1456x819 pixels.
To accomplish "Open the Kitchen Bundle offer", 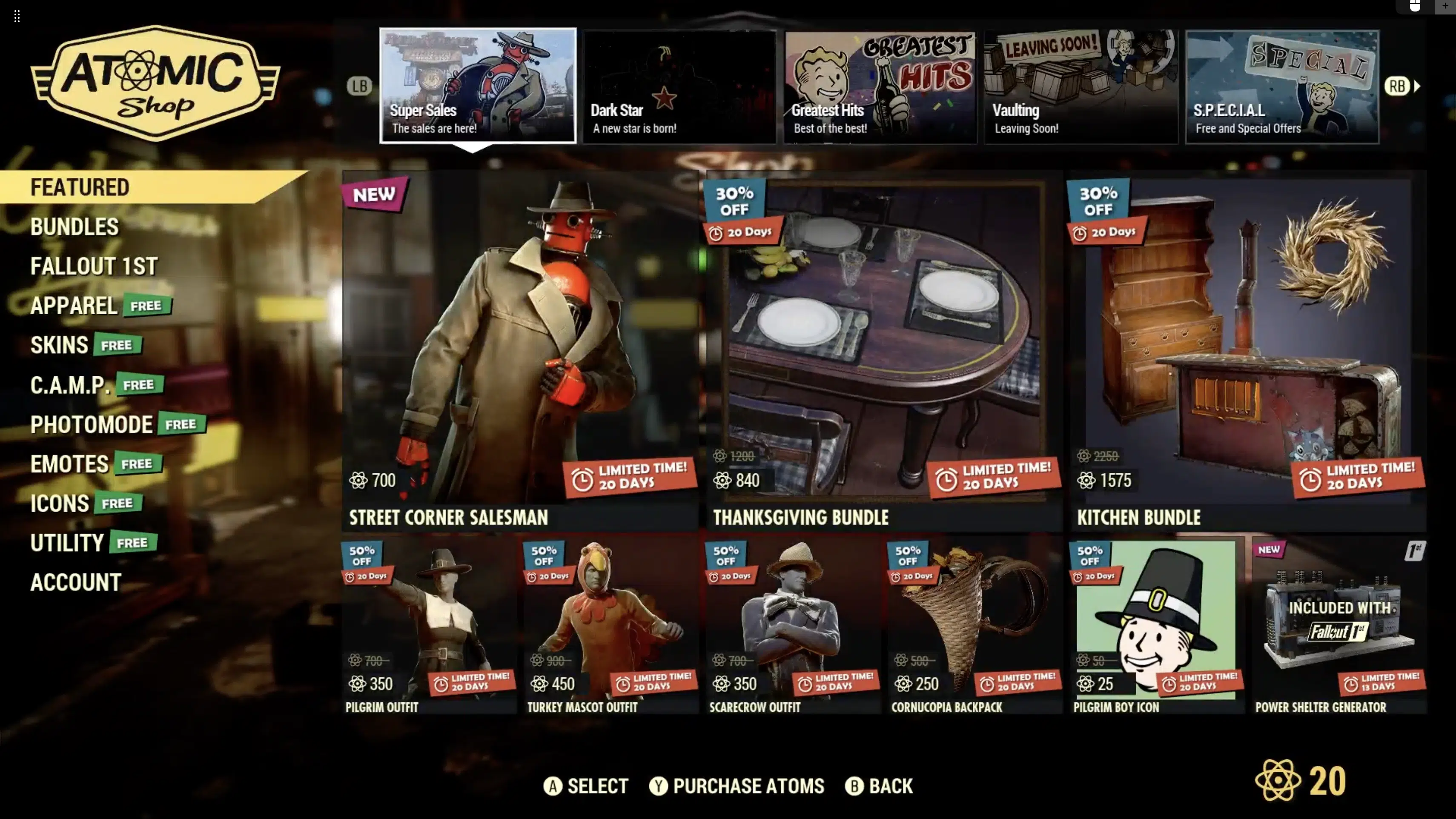I will pos(1247,350).
